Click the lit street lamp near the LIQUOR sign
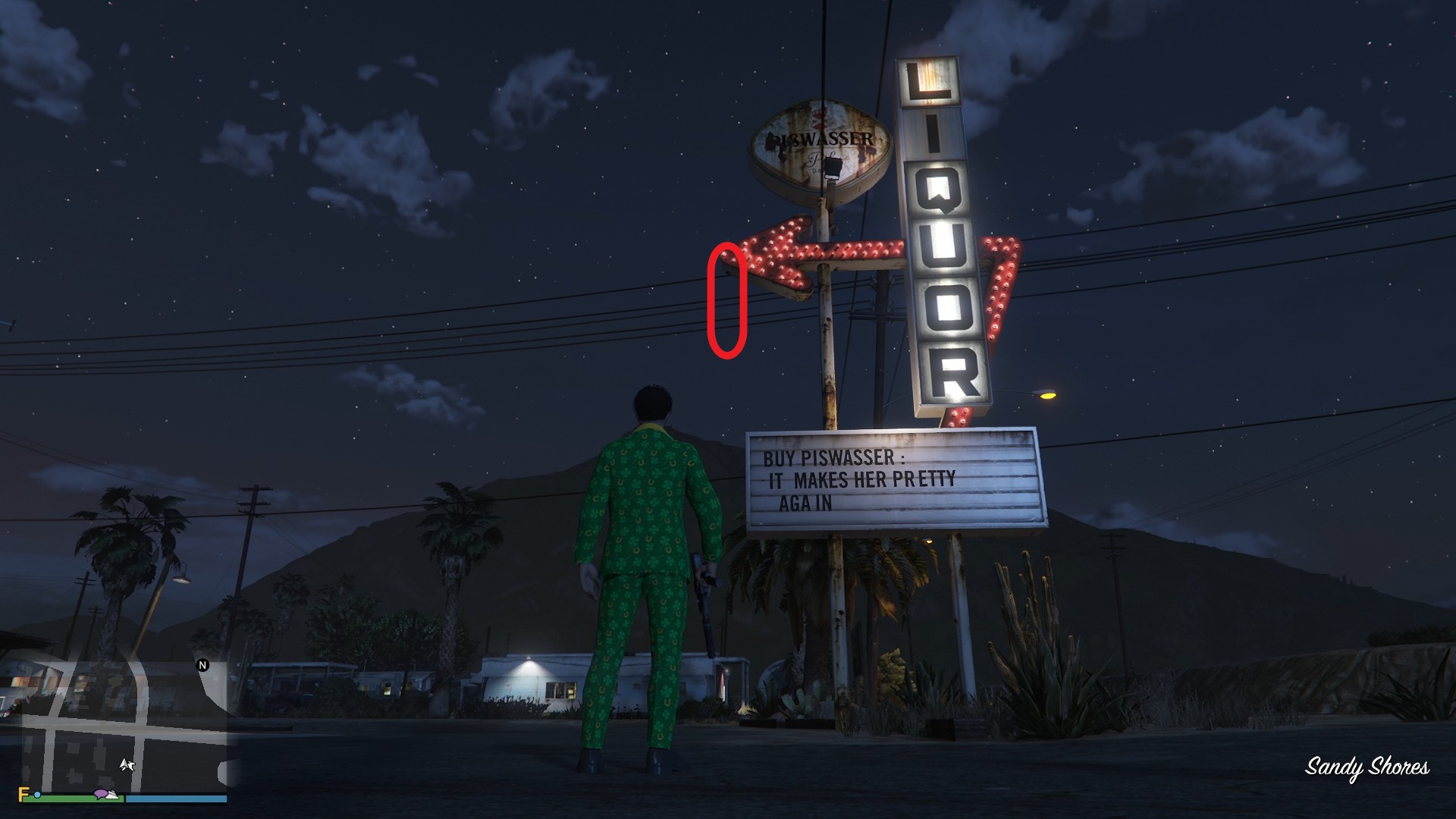This screenshot has width=1456, height=819. pos(1048,397)
